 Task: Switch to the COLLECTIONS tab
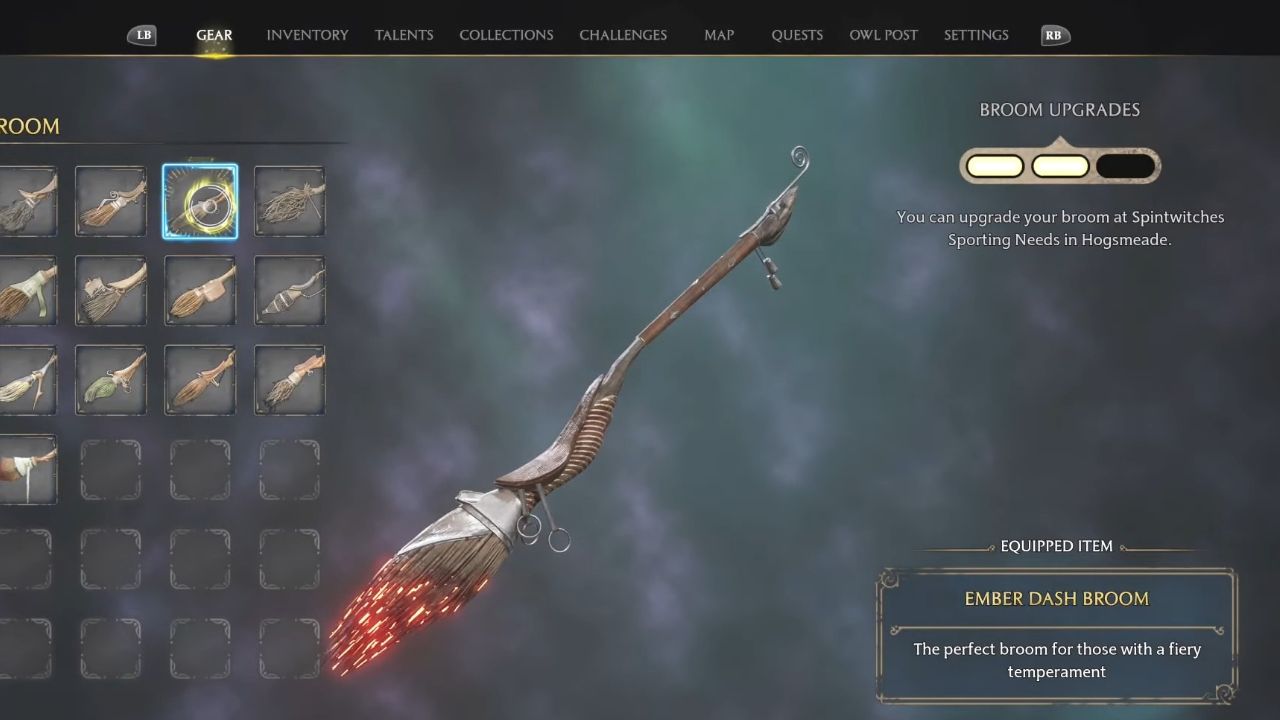coord(506,34)
